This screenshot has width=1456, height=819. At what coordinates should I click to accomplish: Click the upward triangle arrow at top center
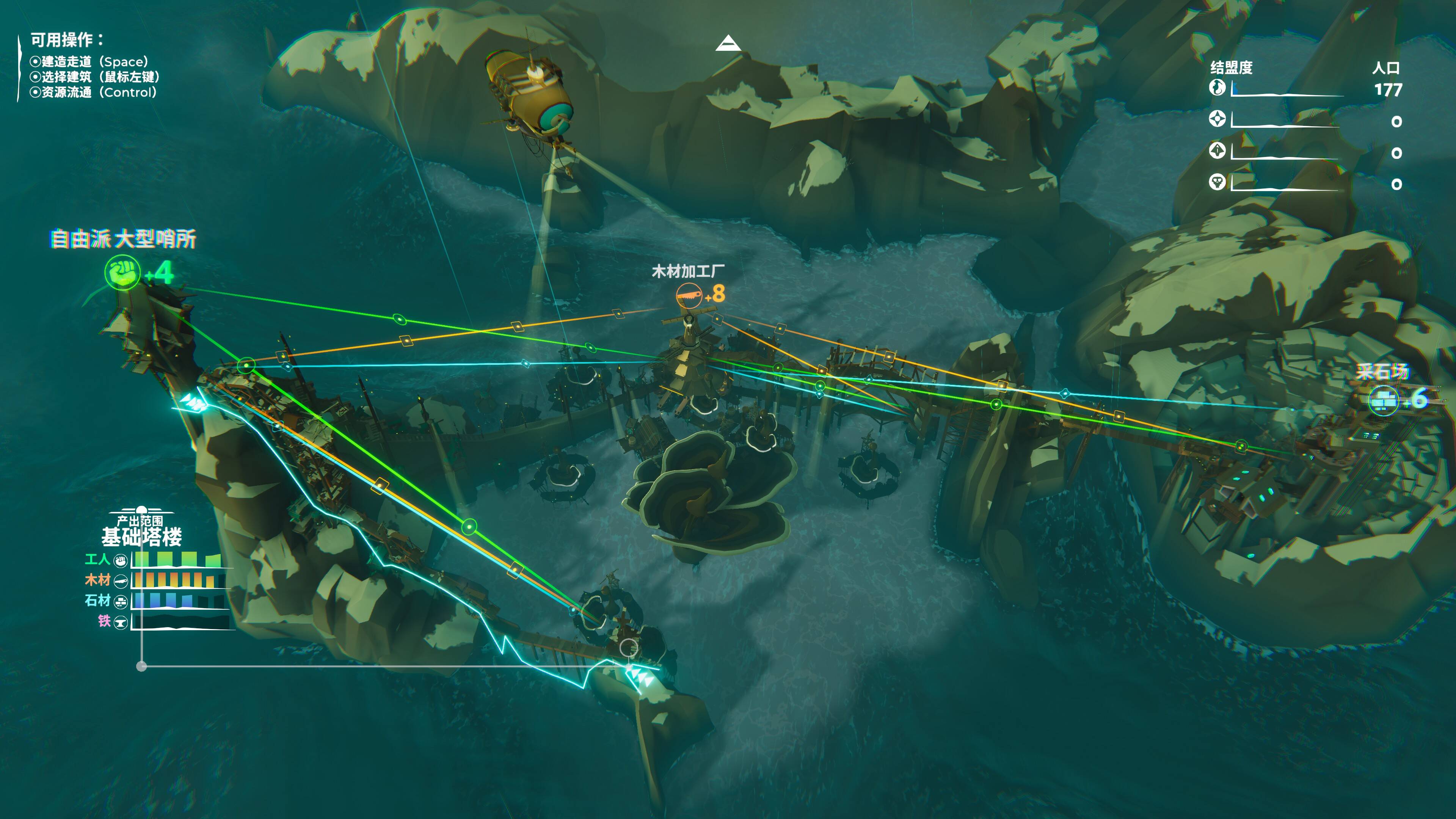728,44
